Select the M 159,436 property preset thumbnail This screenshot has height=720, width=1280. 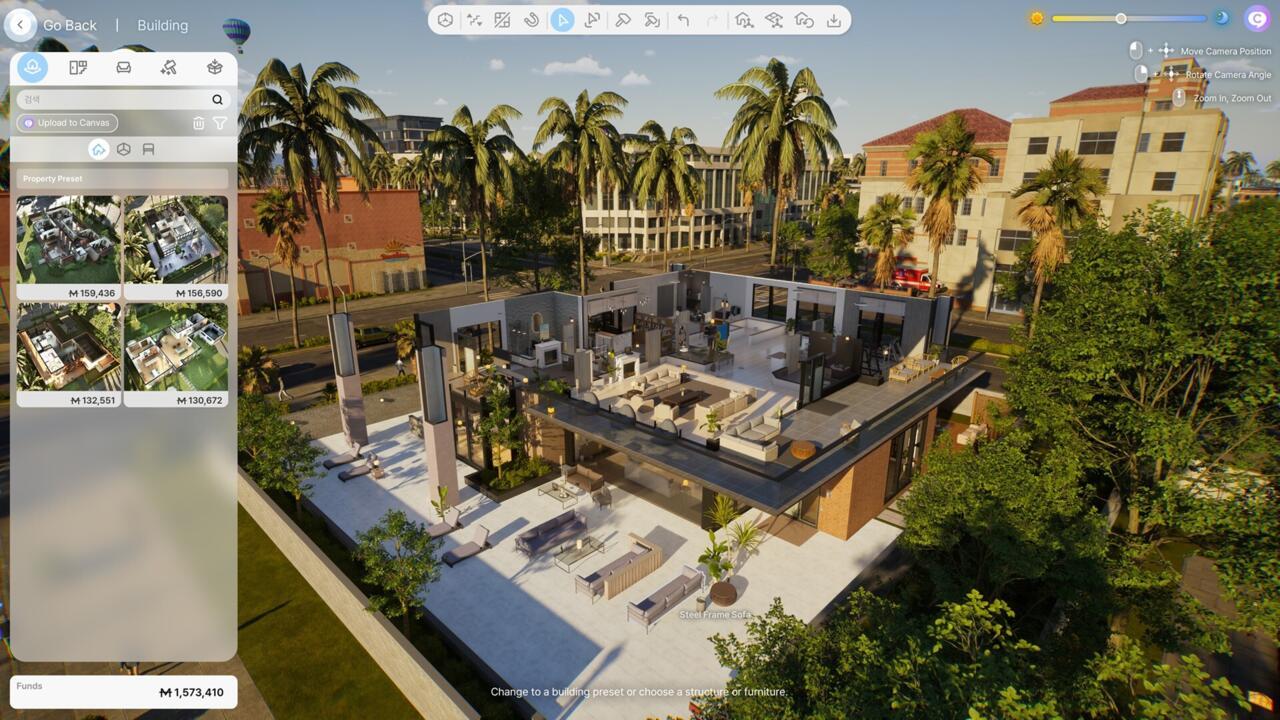click(68, 240)
